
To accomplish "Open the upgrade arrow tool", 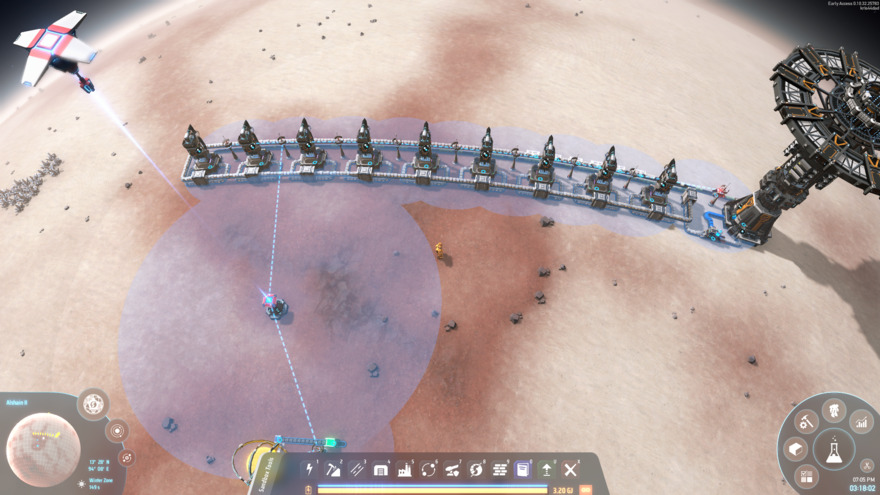I will 547,469.
